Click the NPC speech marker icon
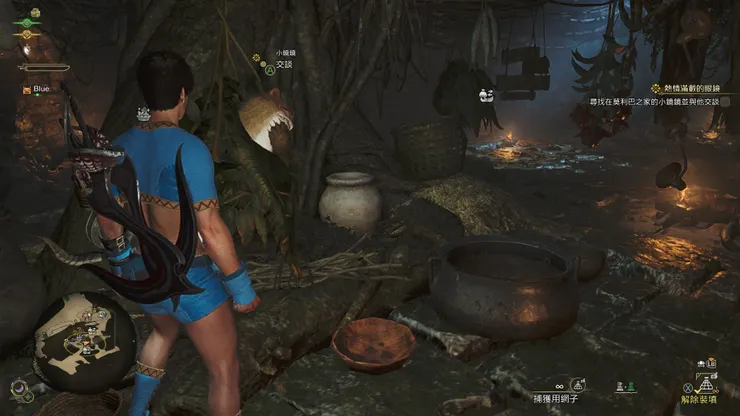This screenshot has height=416, width=740. click(x=484, y=96)
